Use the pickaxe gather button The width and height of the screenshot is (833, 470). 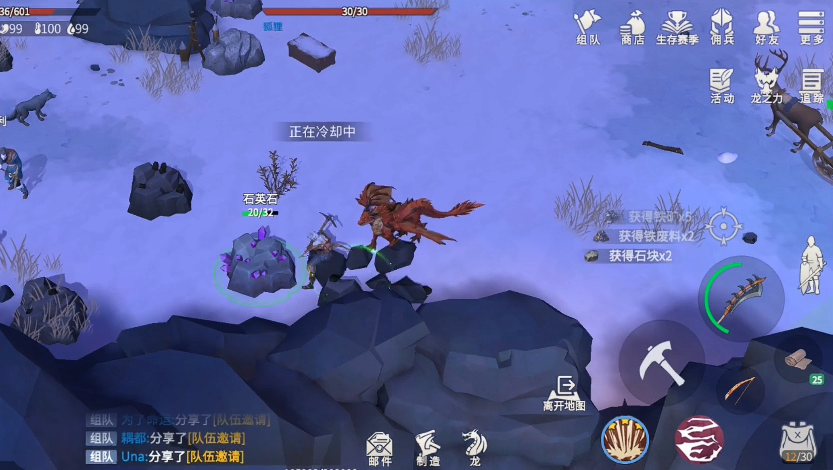coord(661,362)
